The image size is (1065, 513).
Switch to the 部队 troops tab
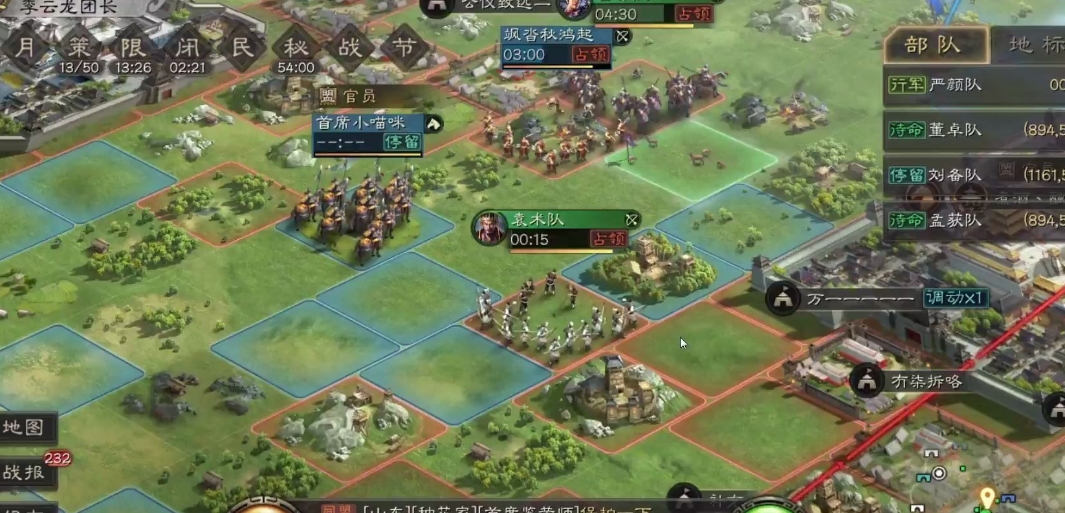tap(933, 45)
